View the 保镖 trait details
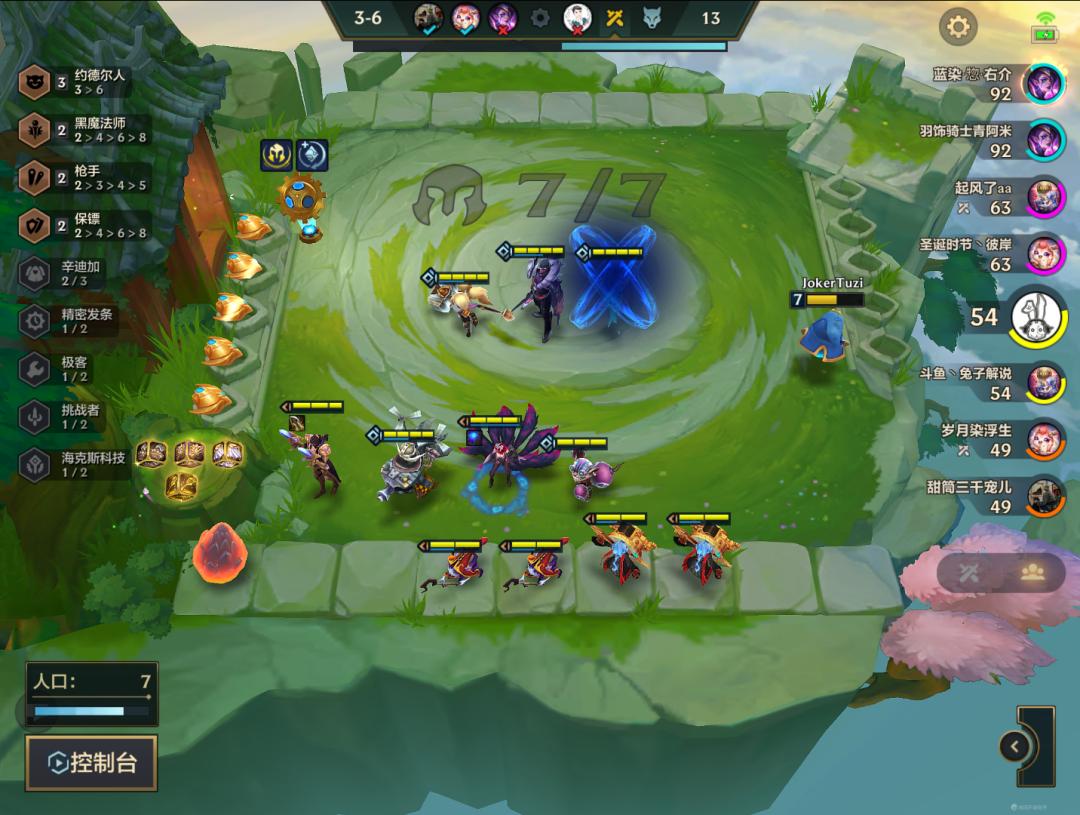 pos(85,226)
